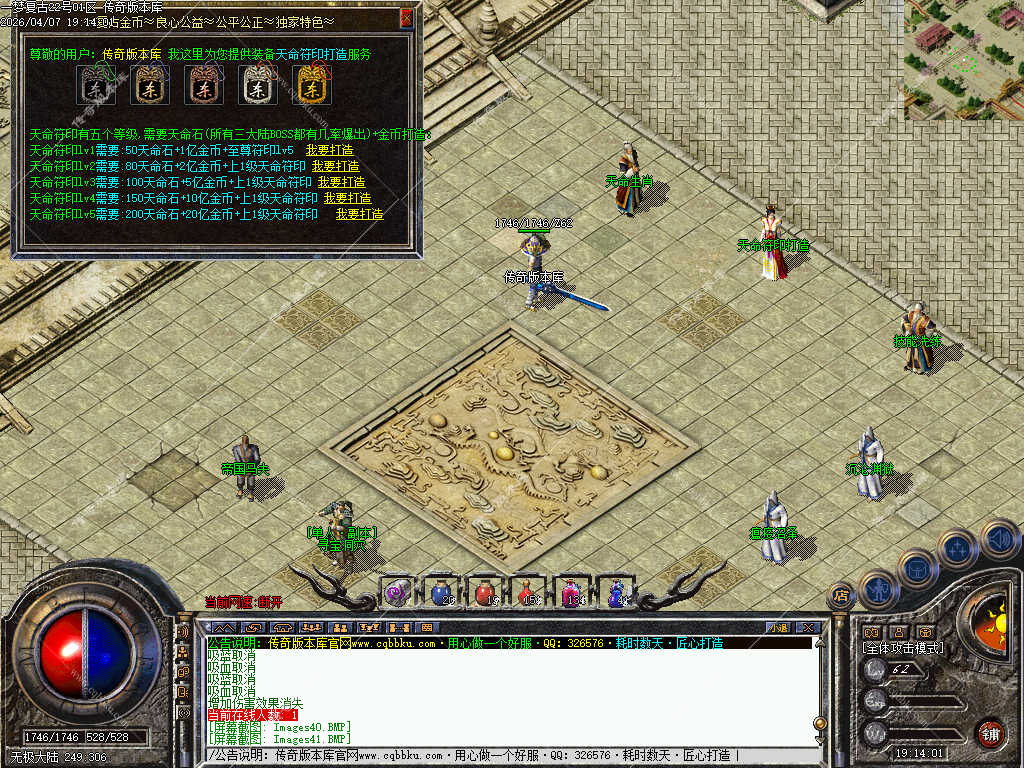This screenshot has width=1024, height=768.
Task: Click the 小退 logout button
Action: [778, 627]
